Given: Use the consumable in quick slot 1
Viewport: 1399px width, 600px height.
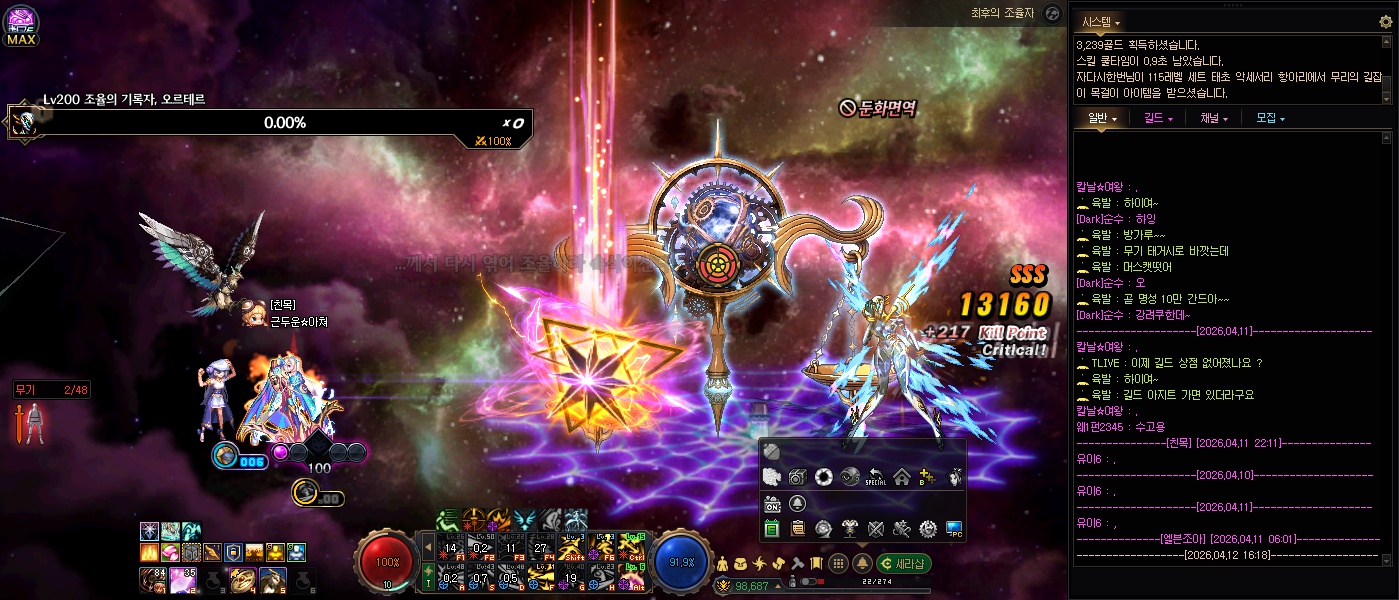Looking at the screenshot, I should tap(152, 578).
